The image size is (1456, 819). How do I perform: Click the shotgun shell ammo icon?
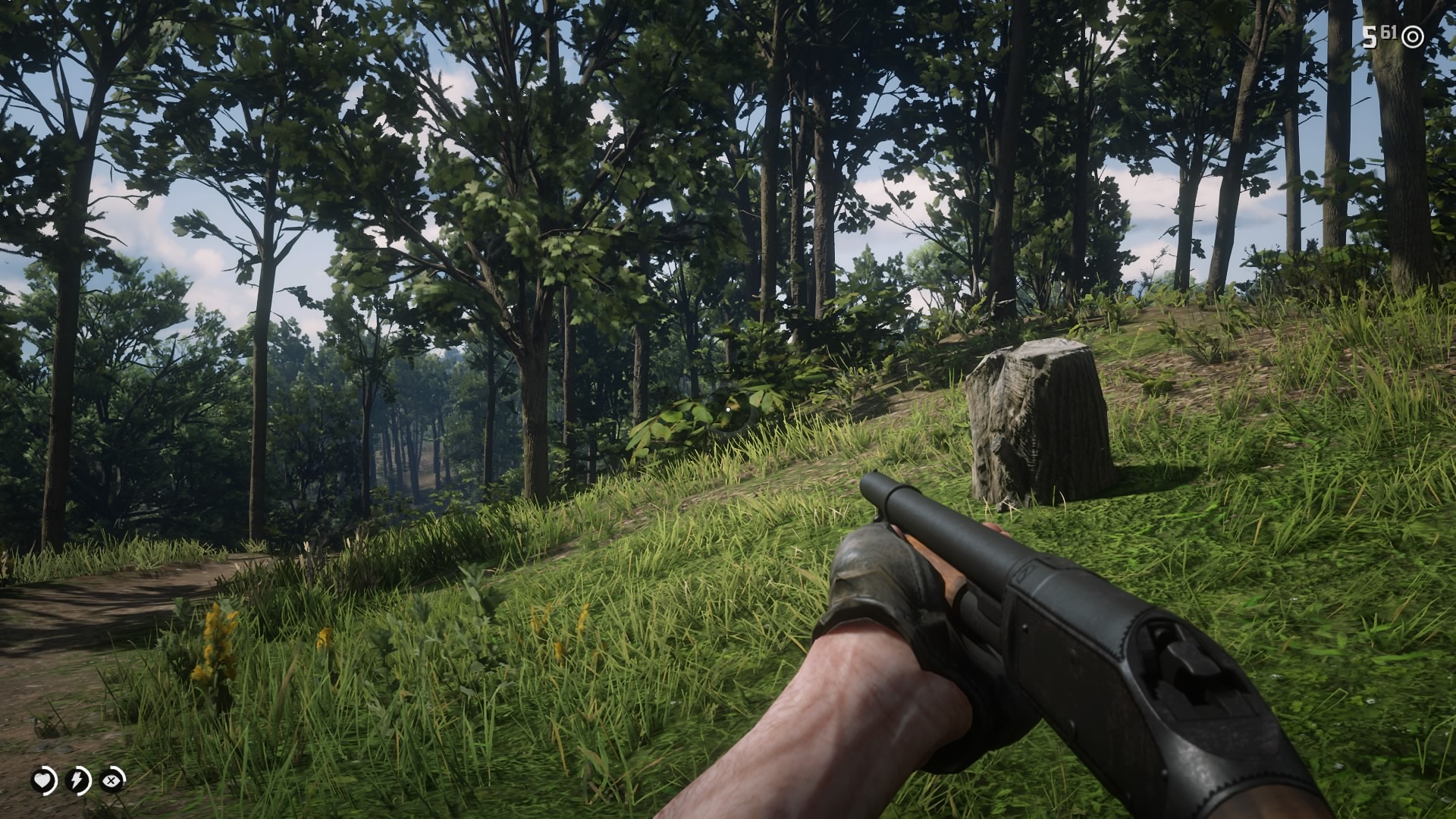[1412, 38]
